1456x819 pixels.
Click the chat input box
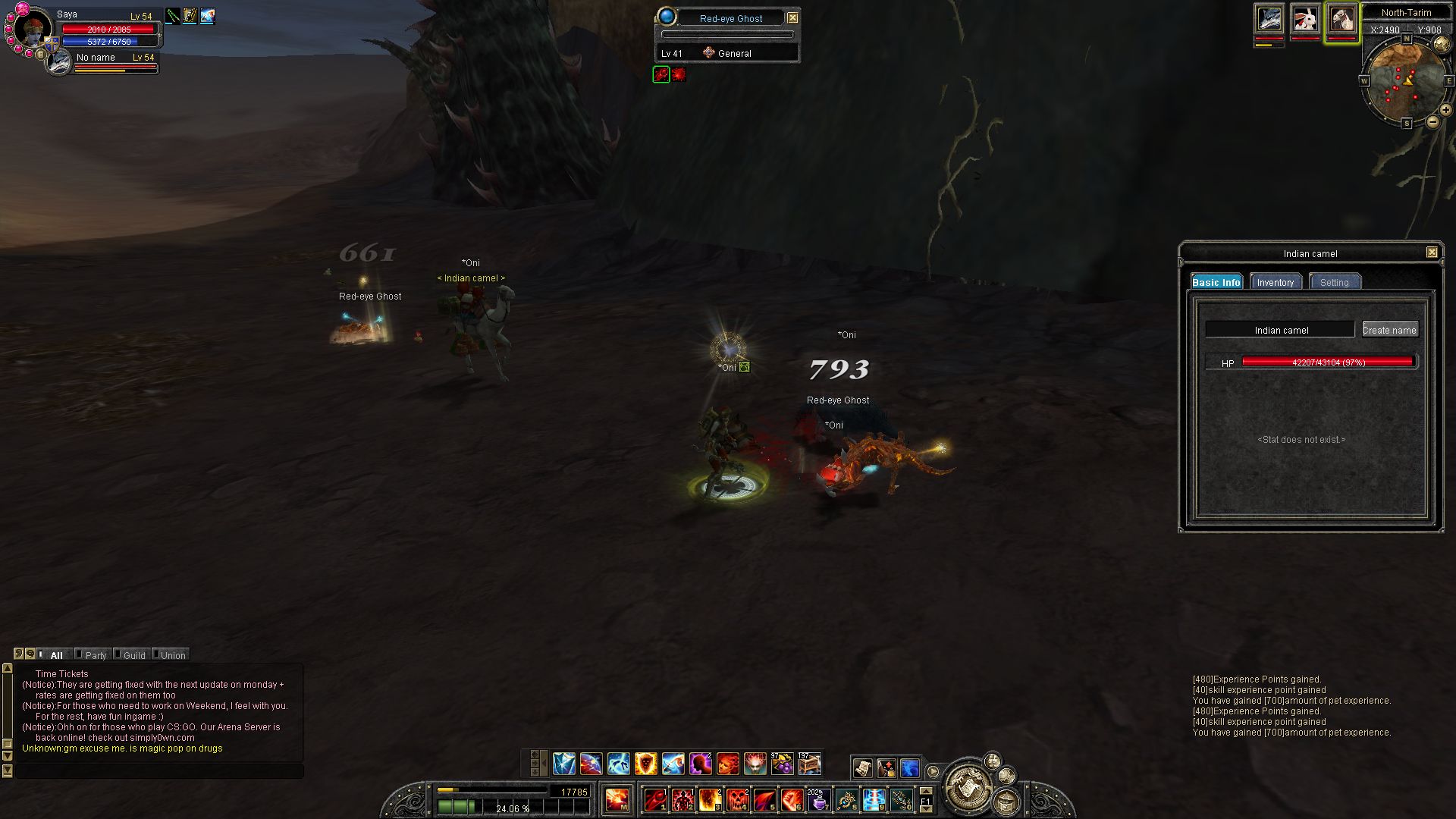(159, 770)
